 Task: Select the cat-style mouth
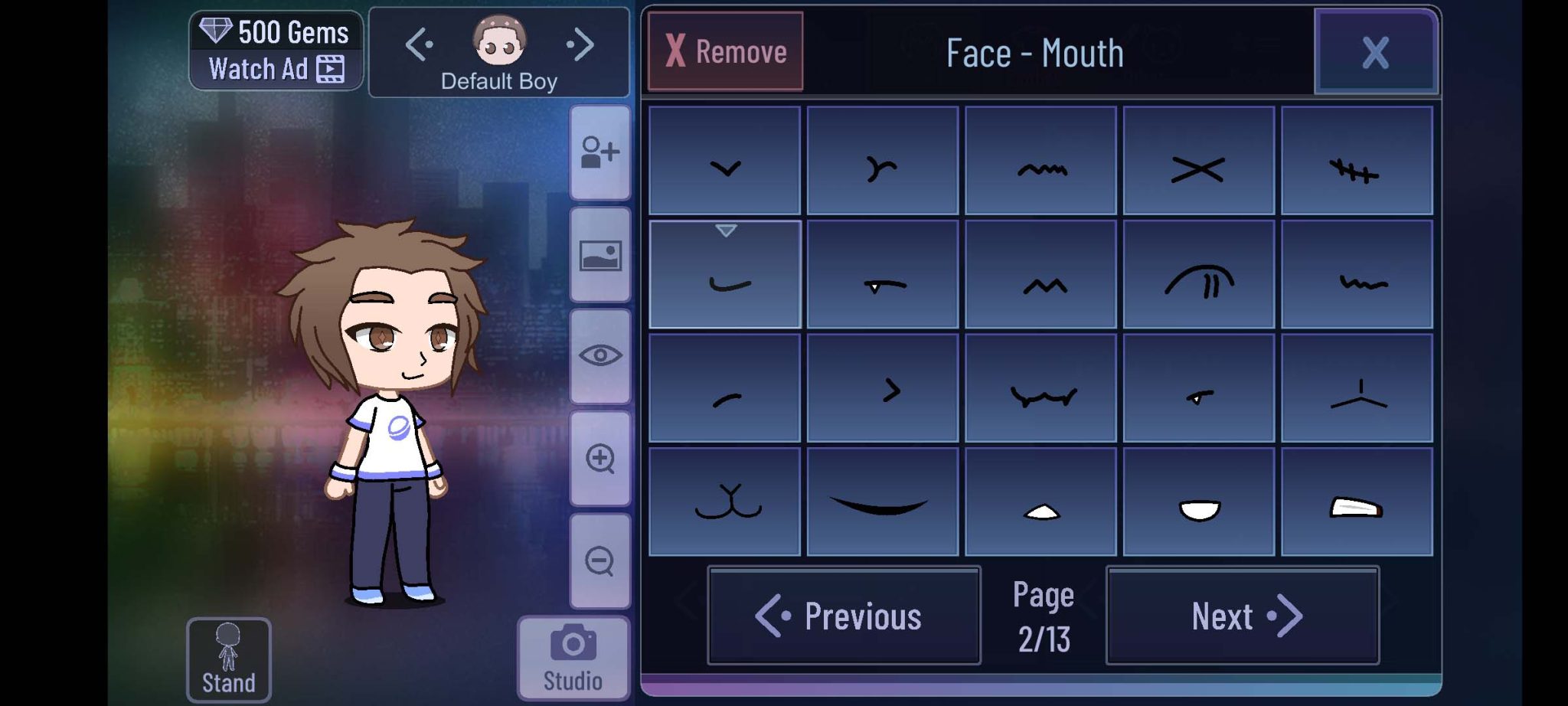pos(724,502)
